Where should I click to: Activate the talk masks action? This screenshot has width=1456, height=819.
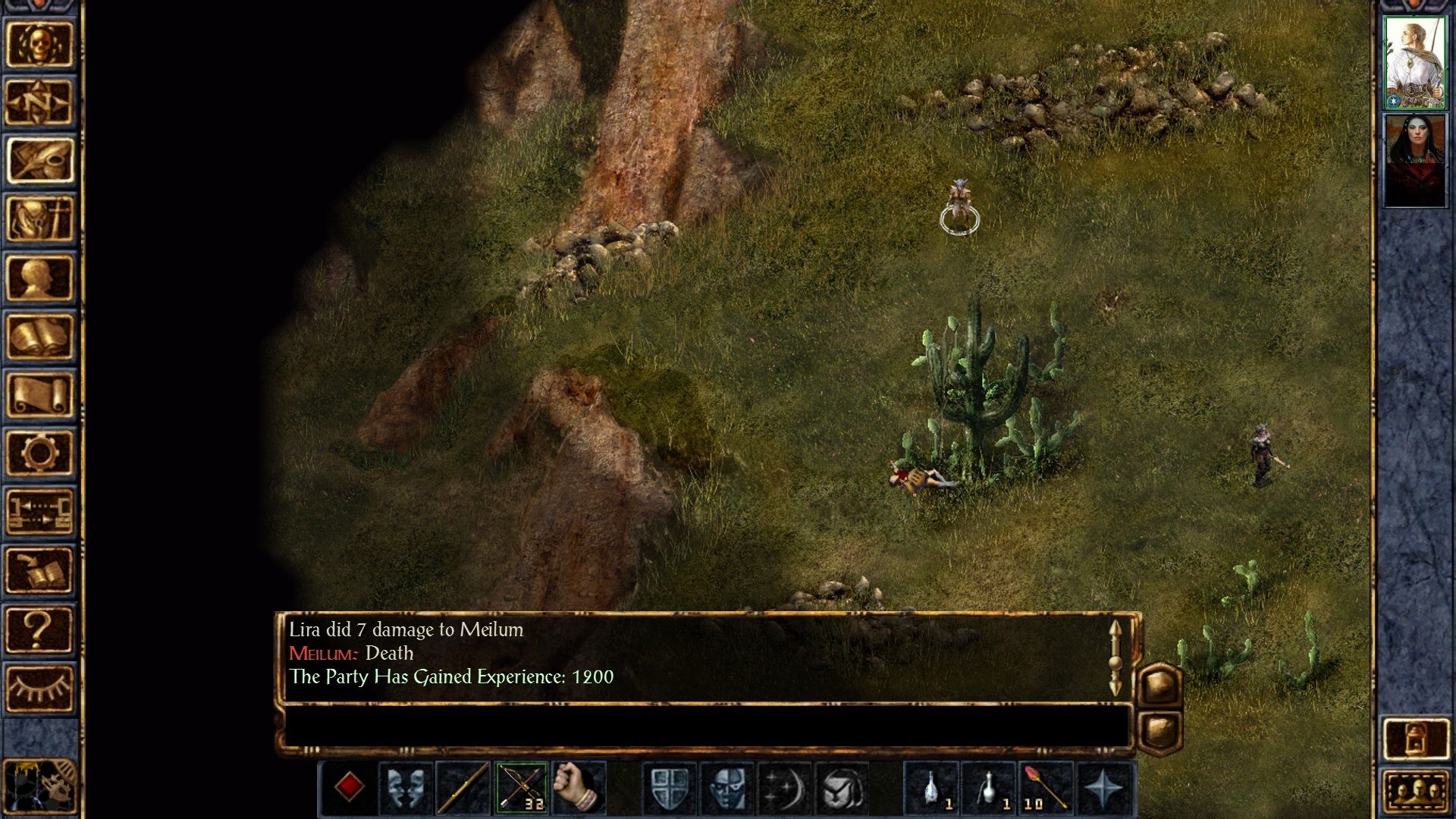[x=405, y=789]
